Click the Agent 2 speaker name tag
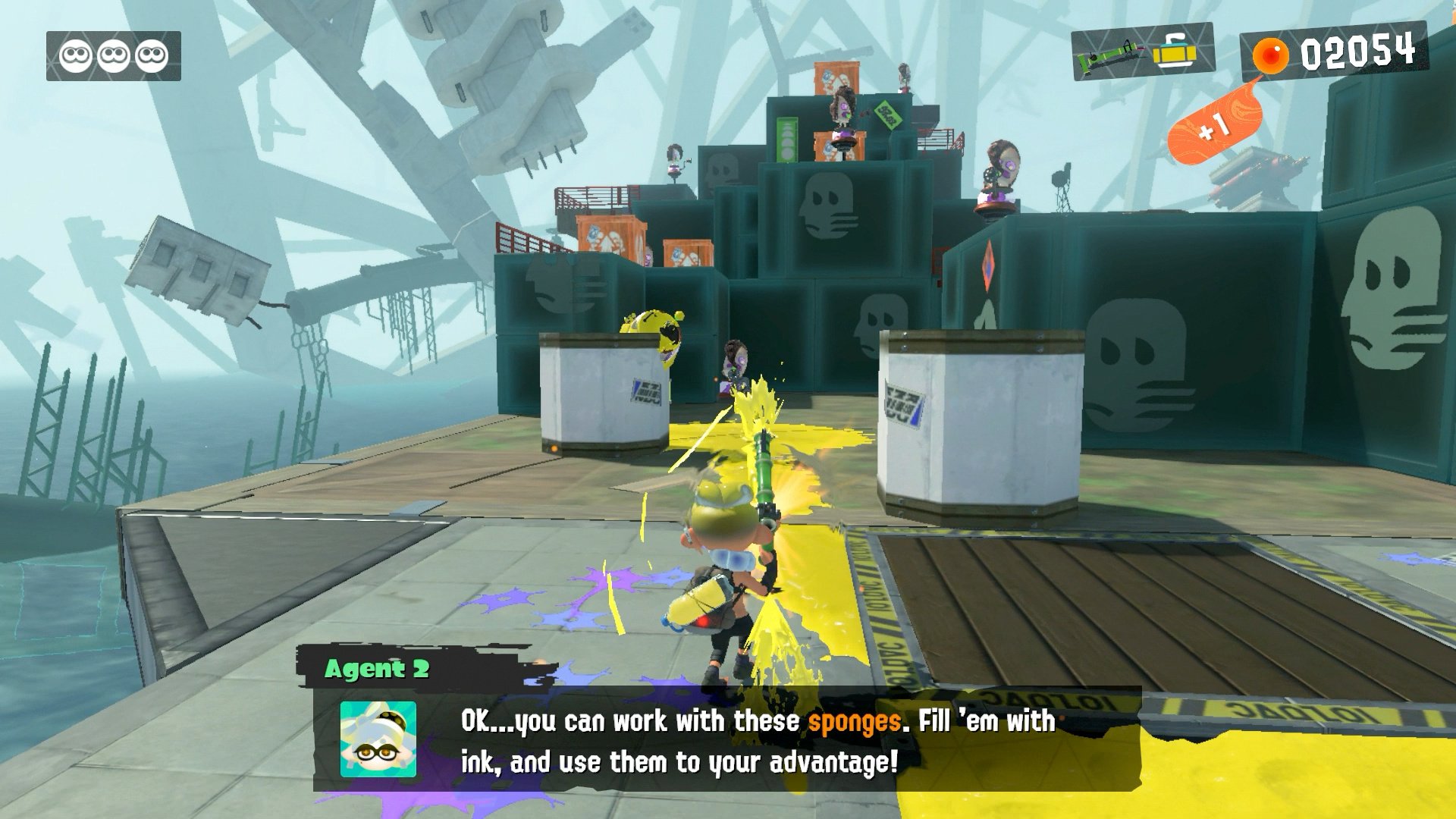The image size is (1456, 819). (377, 669)
